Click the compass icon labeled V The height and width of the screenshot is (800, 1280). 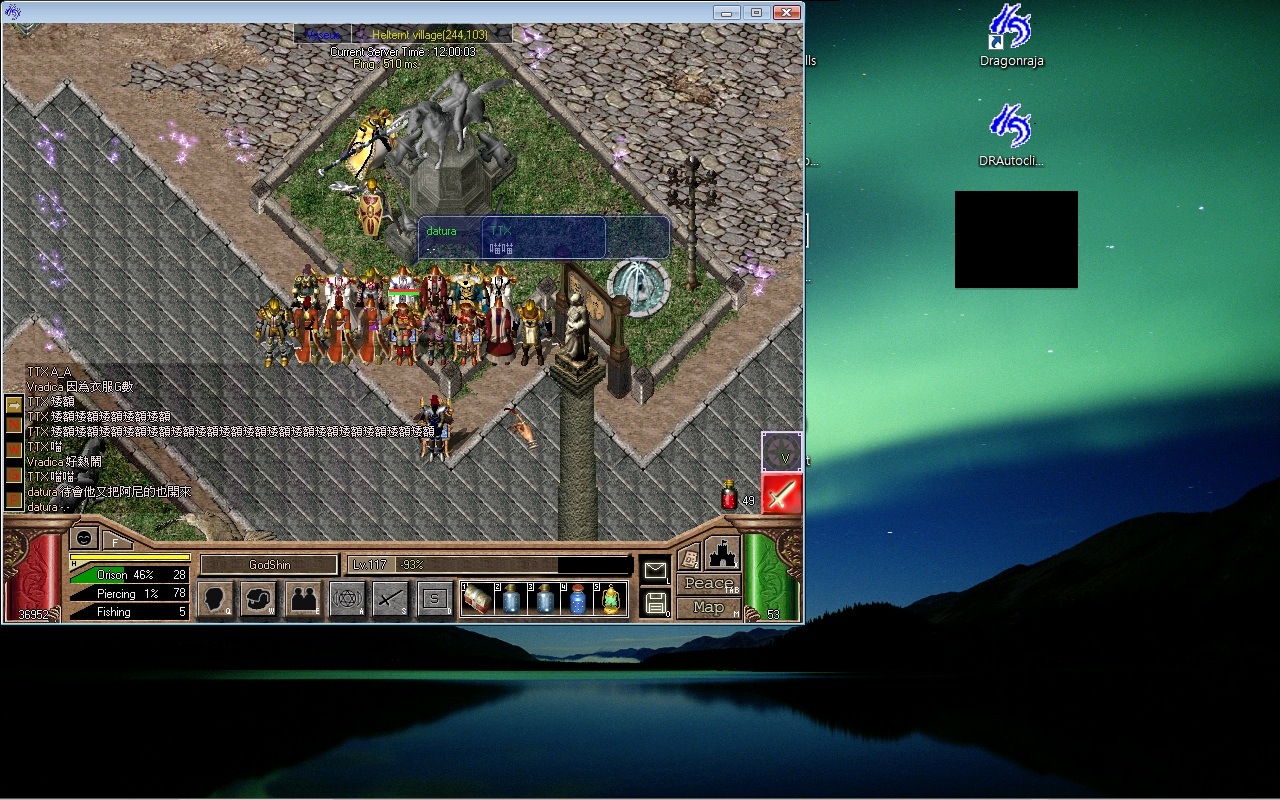781,452
